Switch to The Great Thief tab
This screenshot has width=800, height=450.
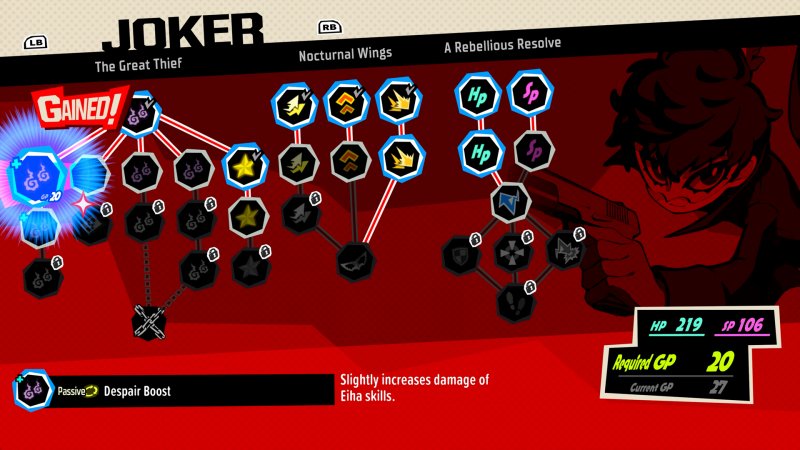coord(137,68)
